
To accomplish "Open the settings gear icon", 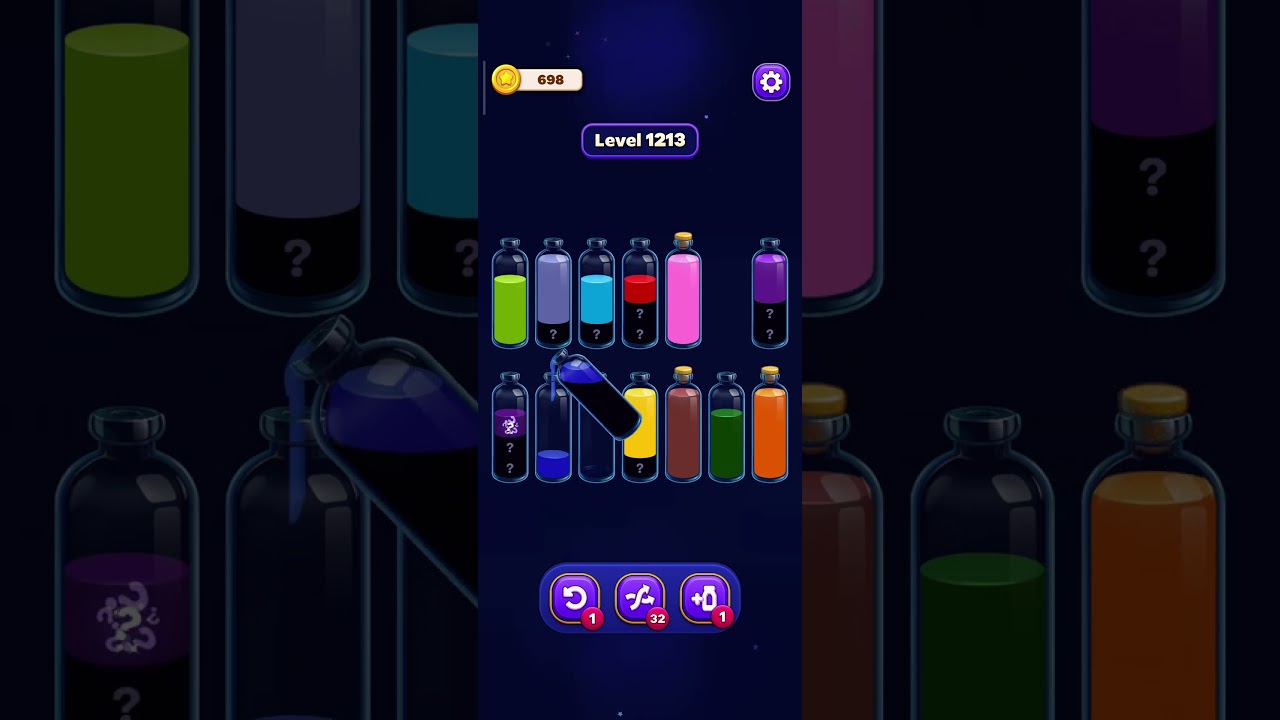I will tap(770, 81).
